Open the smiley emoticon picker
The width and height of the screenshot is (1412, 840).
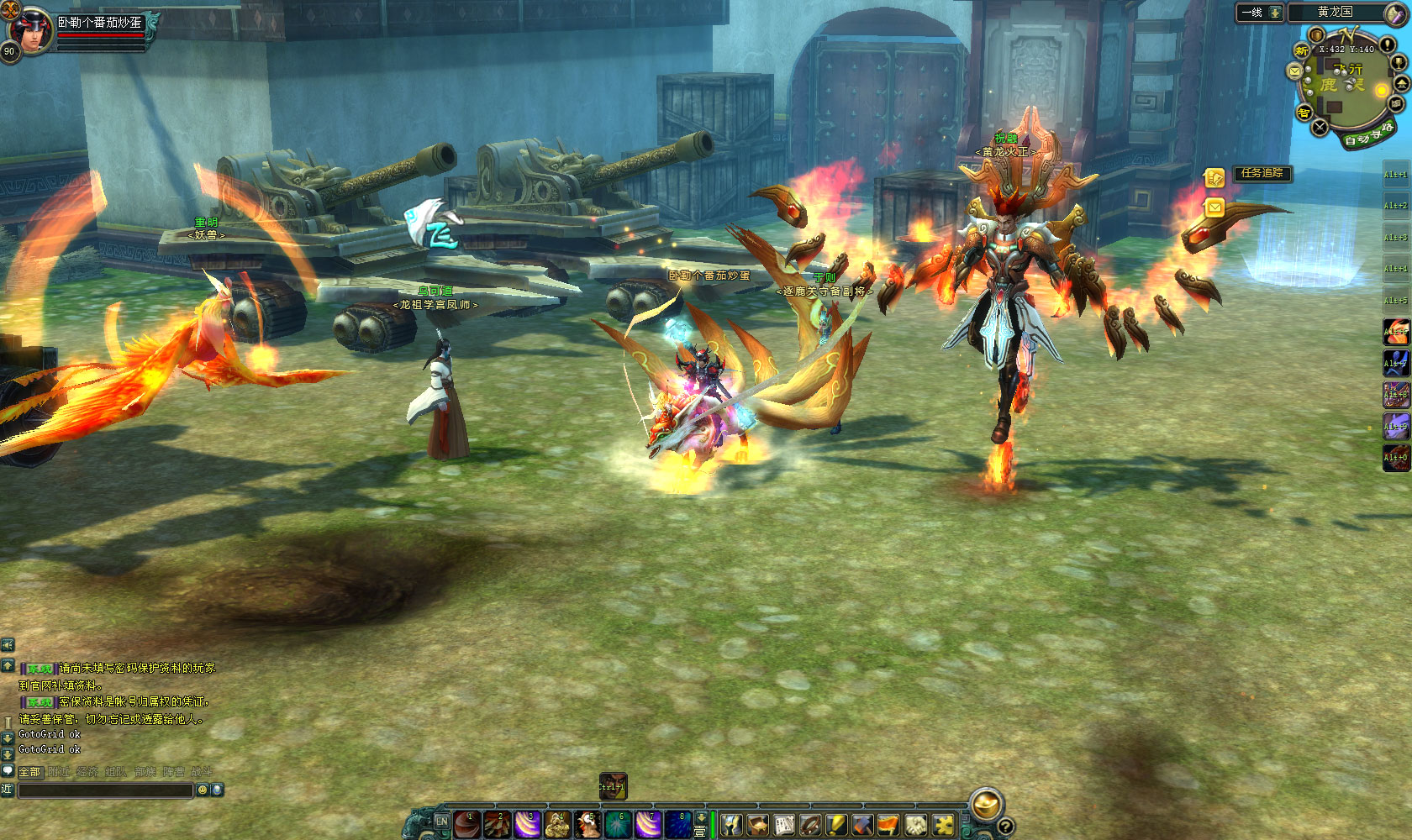point(202,790)
